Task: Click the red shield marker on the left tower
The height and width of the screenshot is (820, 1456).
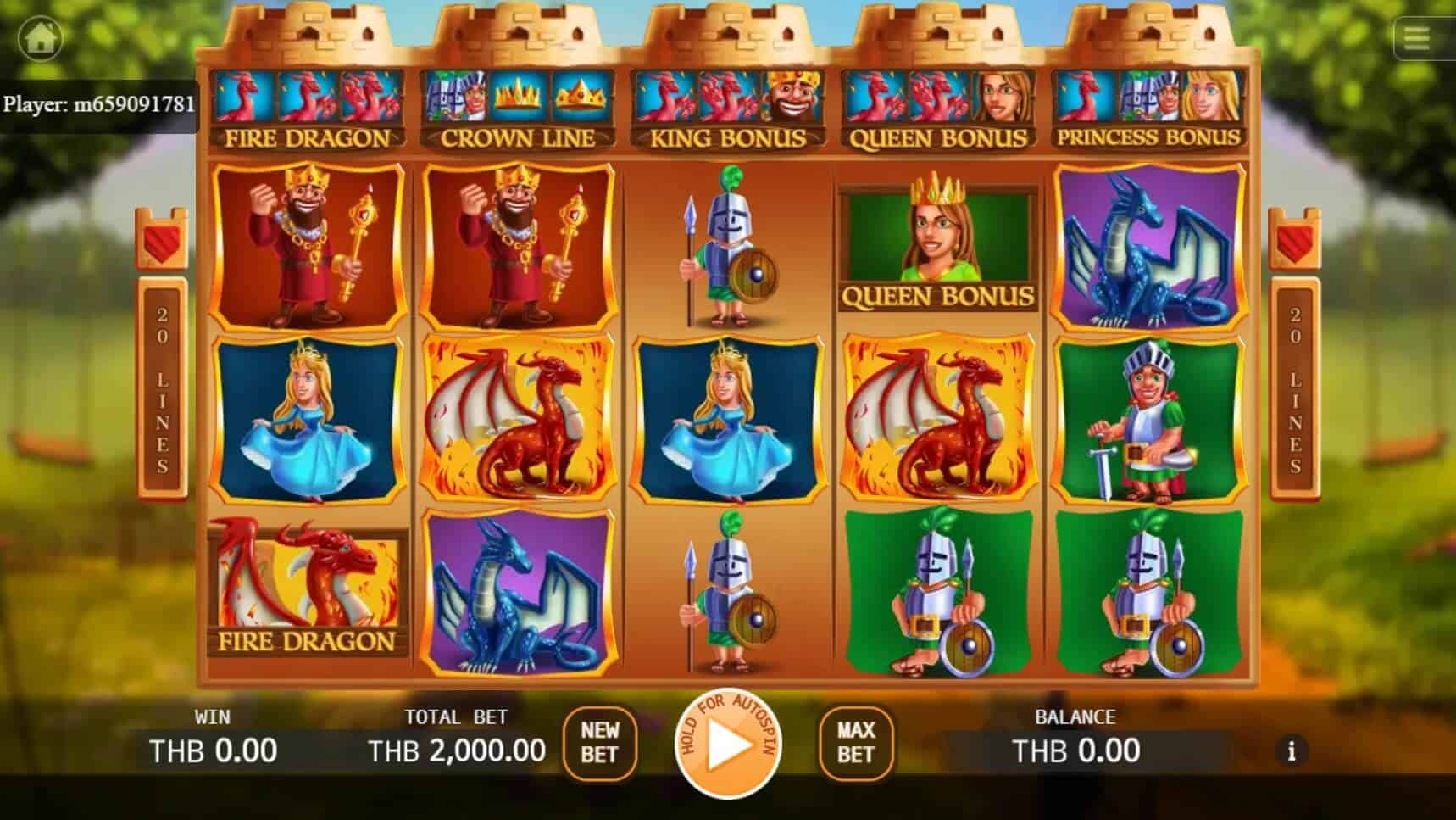Action: (x=161, y=241)
